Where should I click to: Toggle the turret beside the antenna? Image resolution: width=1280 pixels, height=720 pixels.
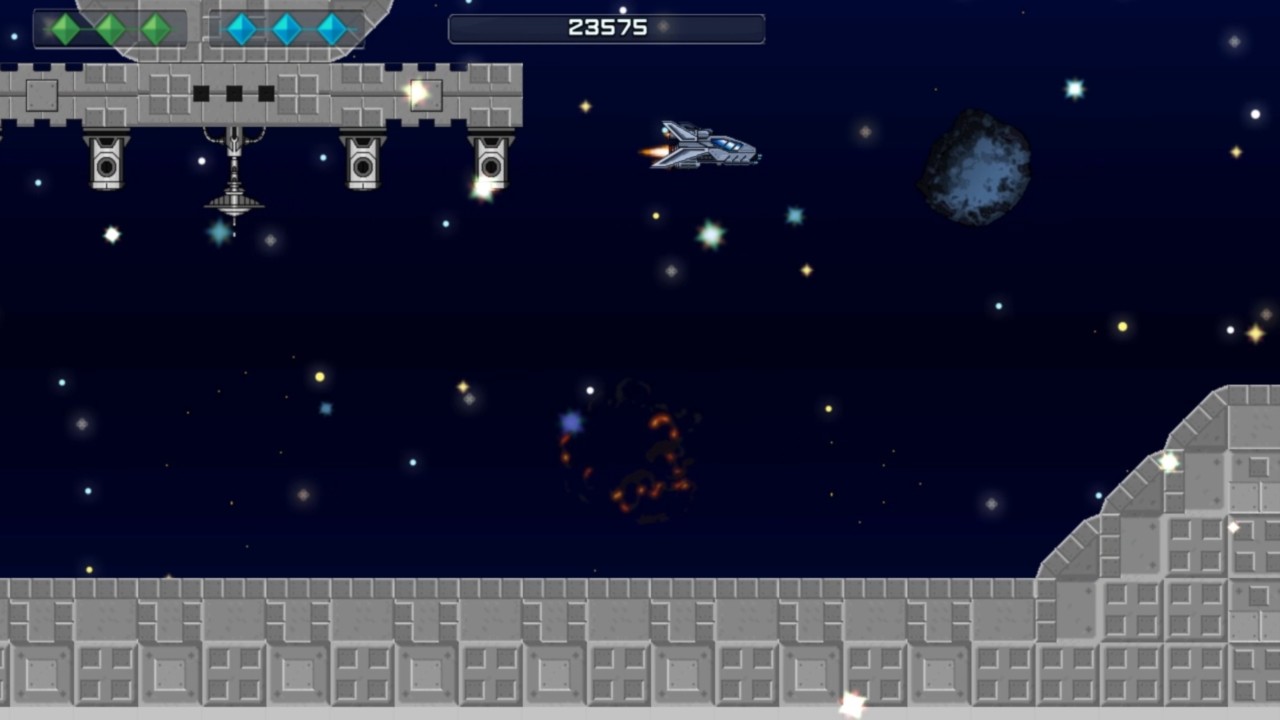click(362, 165)
